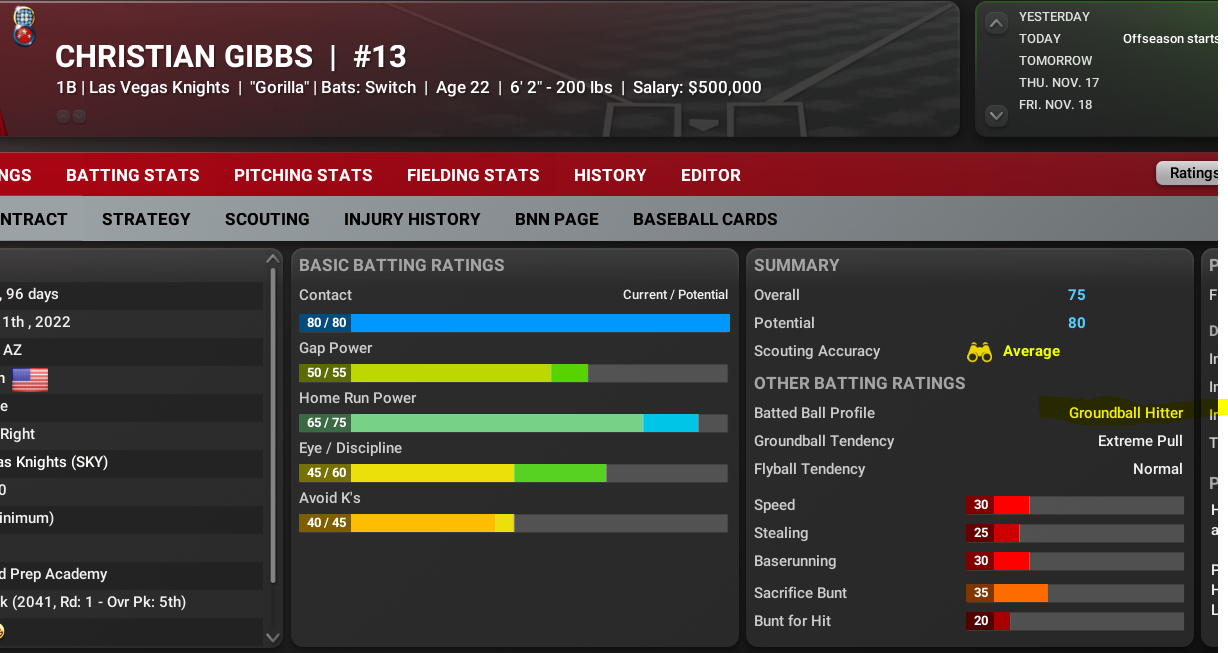Open the Strategy sub-tab

pyautogui.click(x=146, y=219)
